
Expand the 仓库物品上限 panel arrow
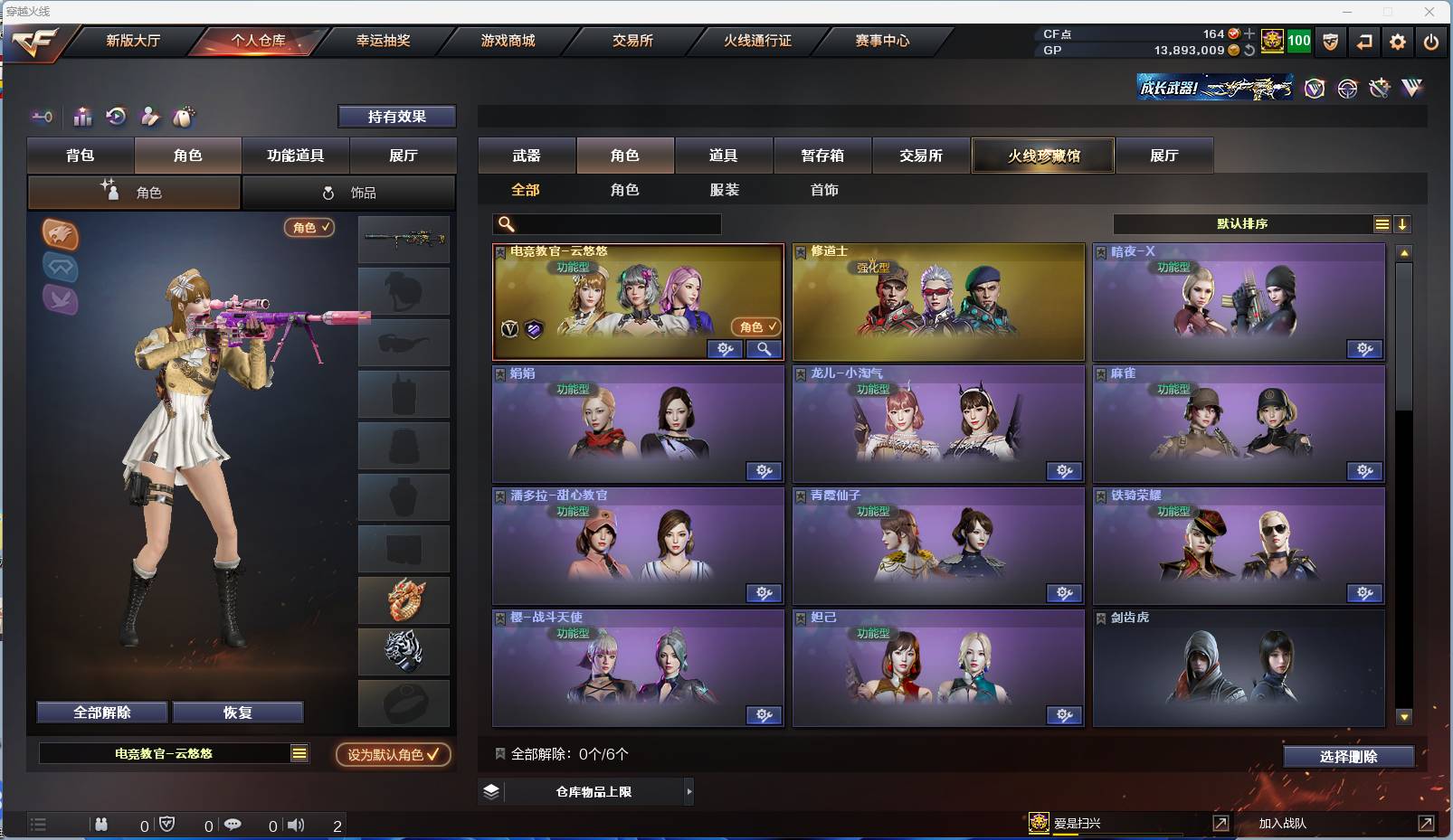coord(689,791)
